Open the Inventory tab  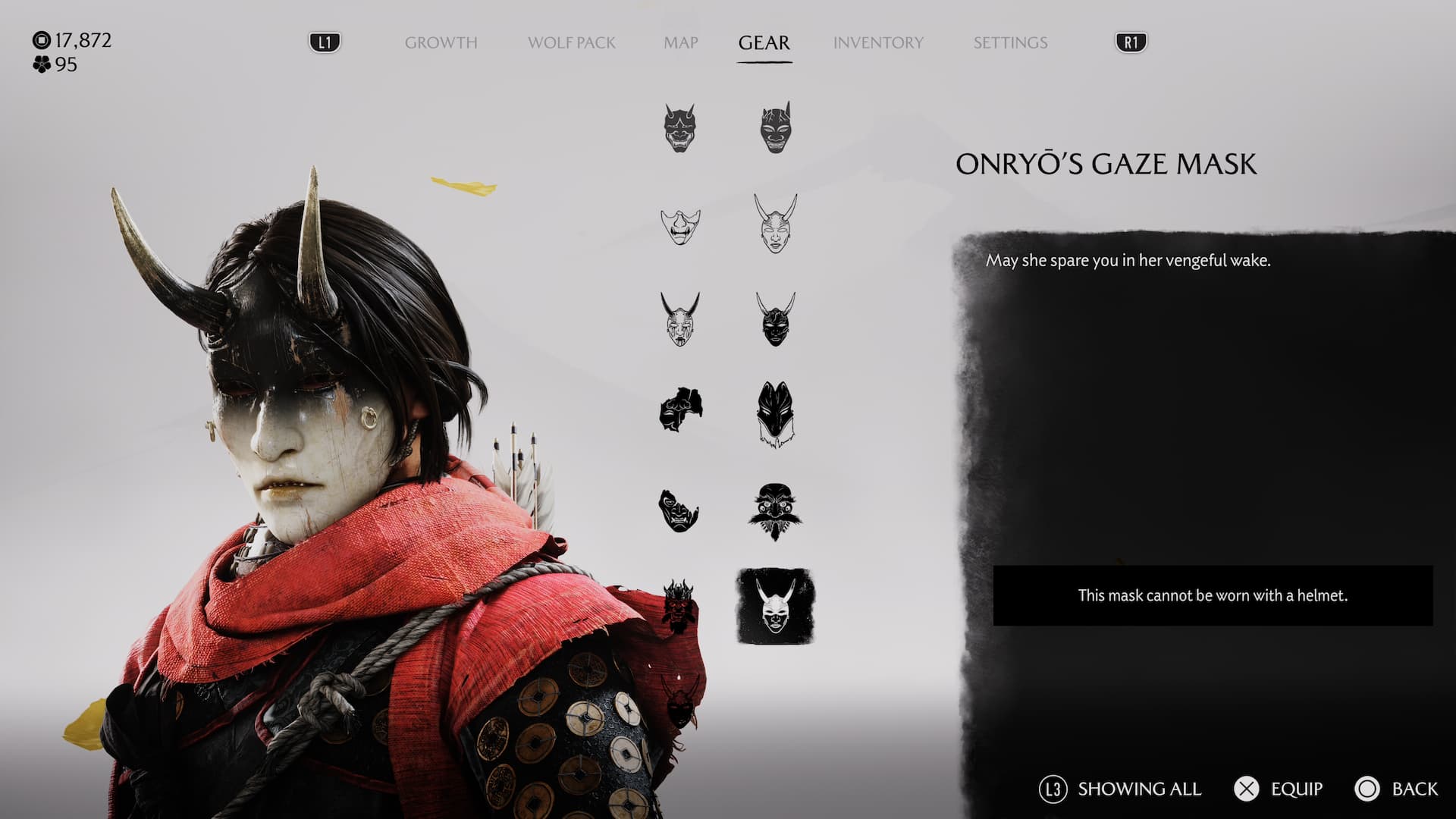click(878, 42)
